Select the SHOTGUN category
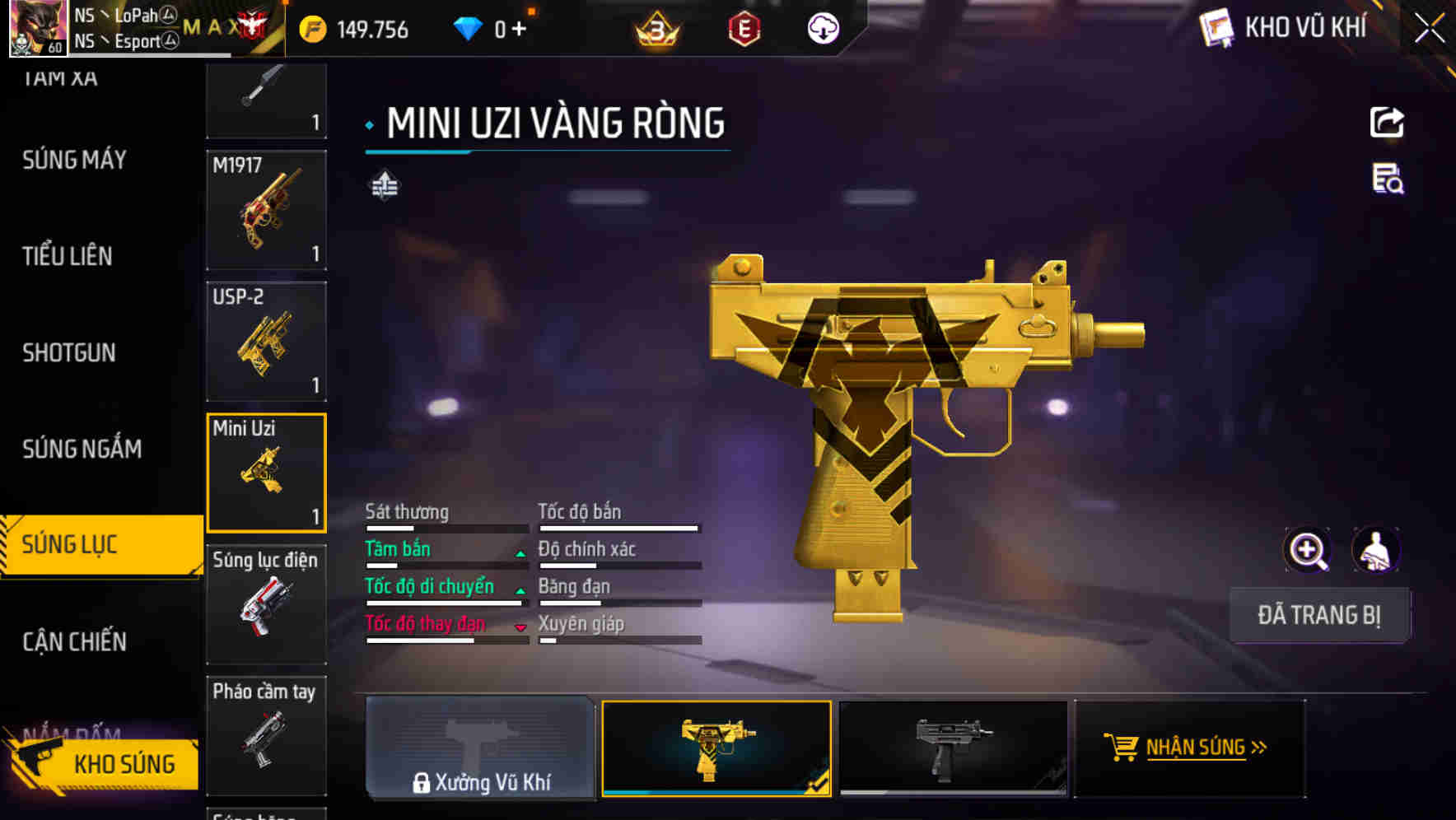The image size is (1456, 820). (x=69, y=353)
